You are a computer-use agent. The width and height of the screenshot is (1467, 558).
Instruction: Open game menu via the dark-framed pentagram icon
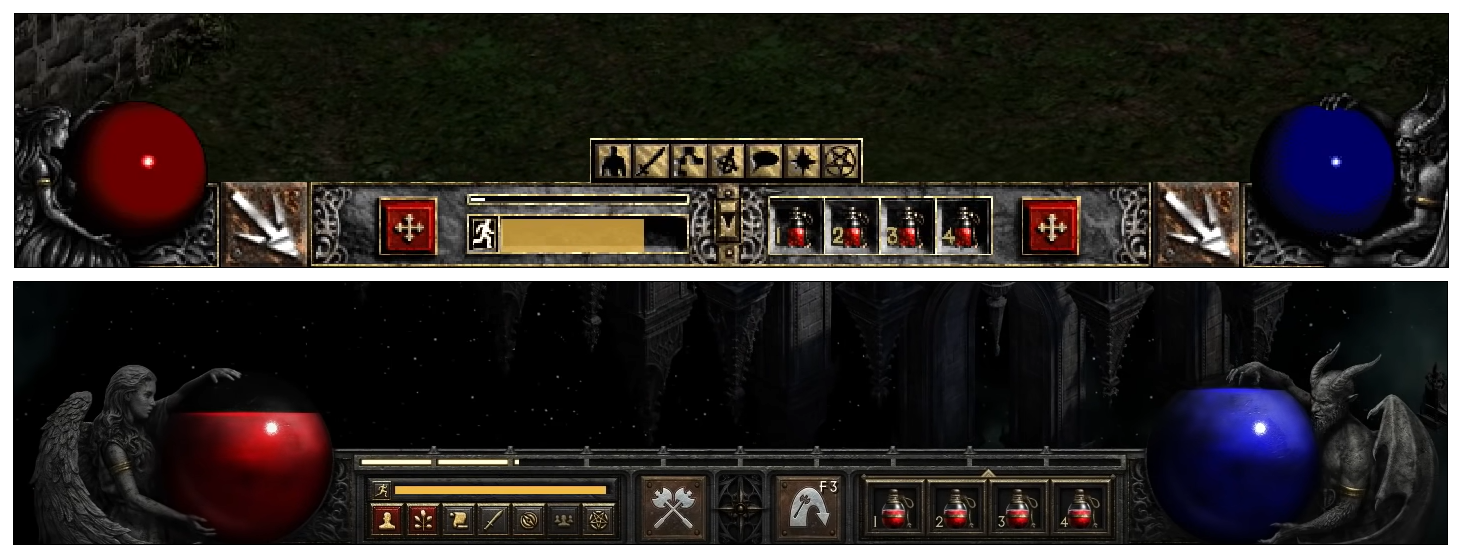599,520
